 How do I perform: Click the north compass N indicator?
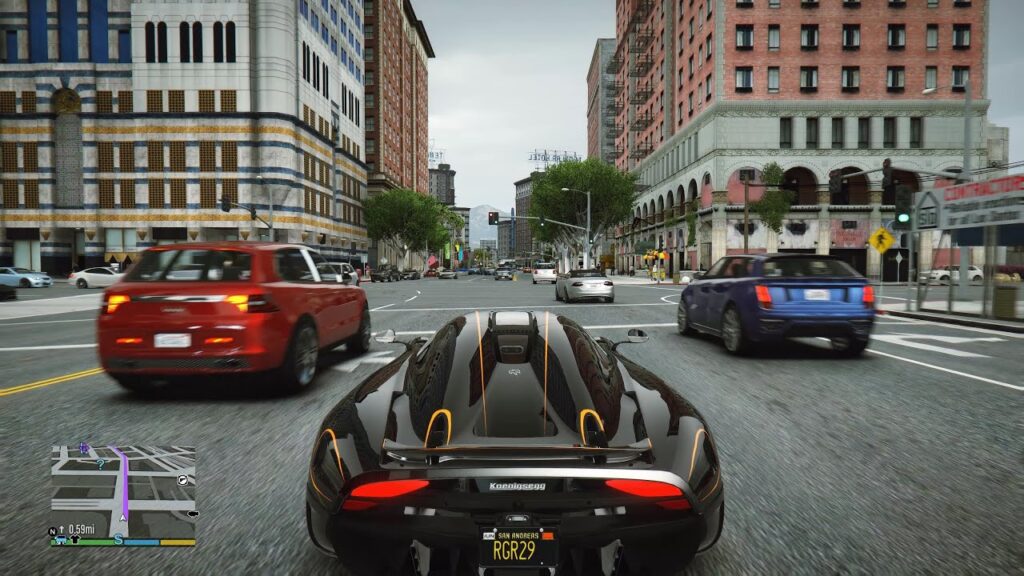(x=52, y=531)
